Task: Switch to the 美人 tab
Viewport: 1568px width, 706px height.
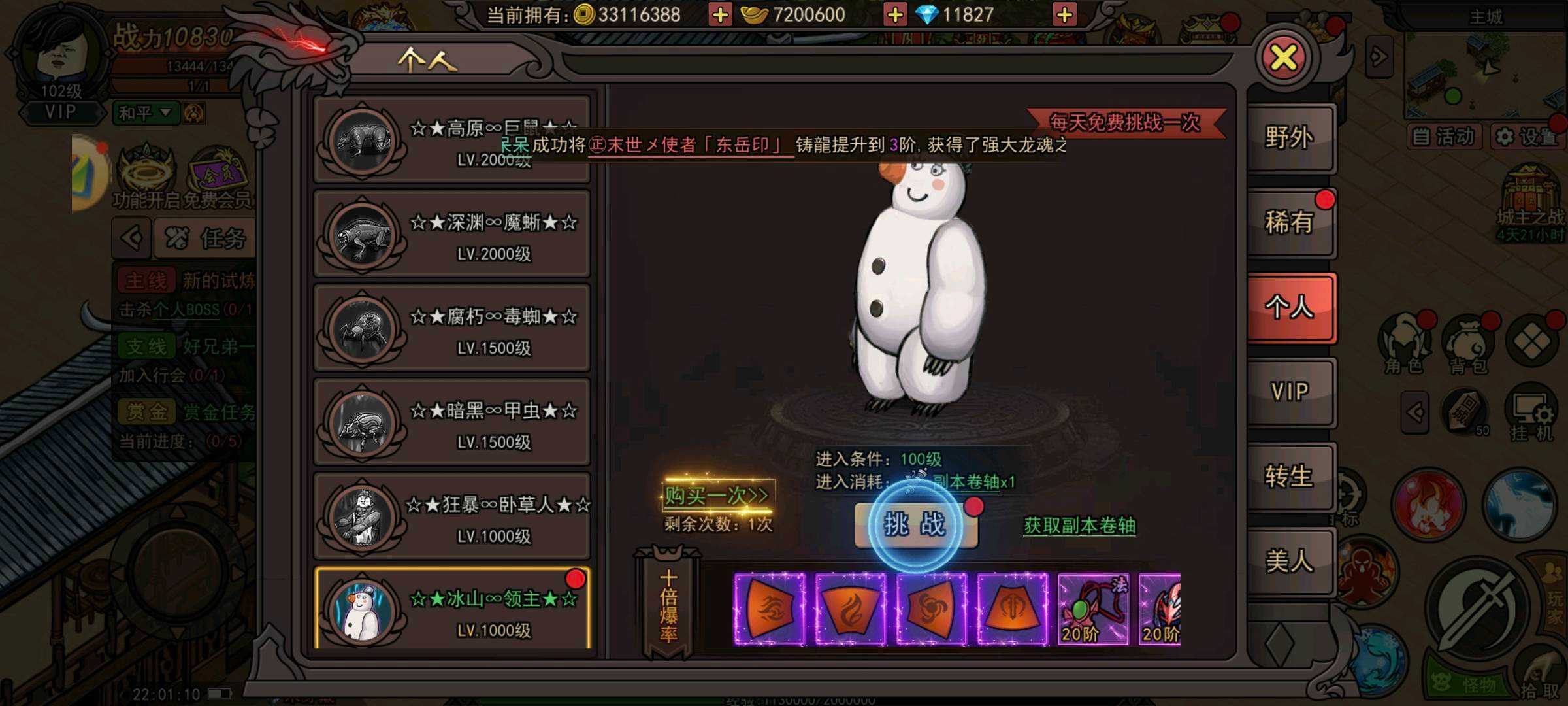Action: point(1289,561)
